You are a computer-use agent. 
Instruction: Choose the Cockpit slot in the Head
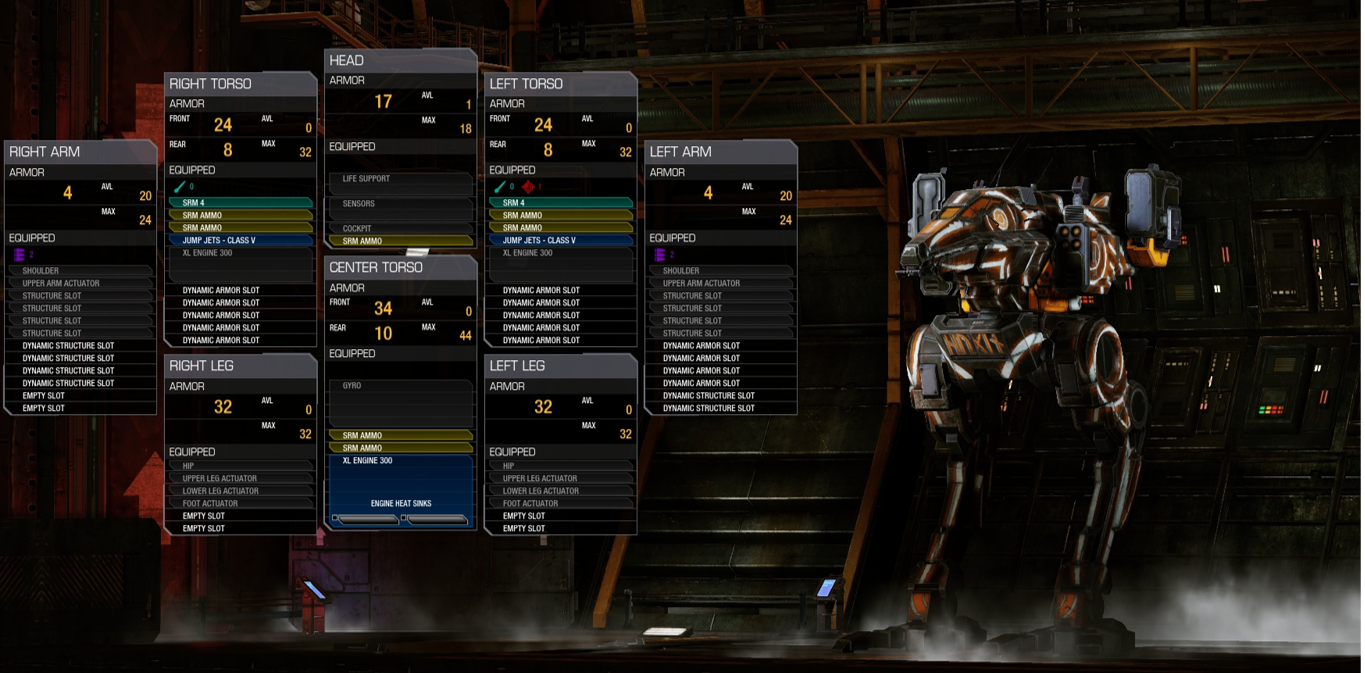point(400,229)
